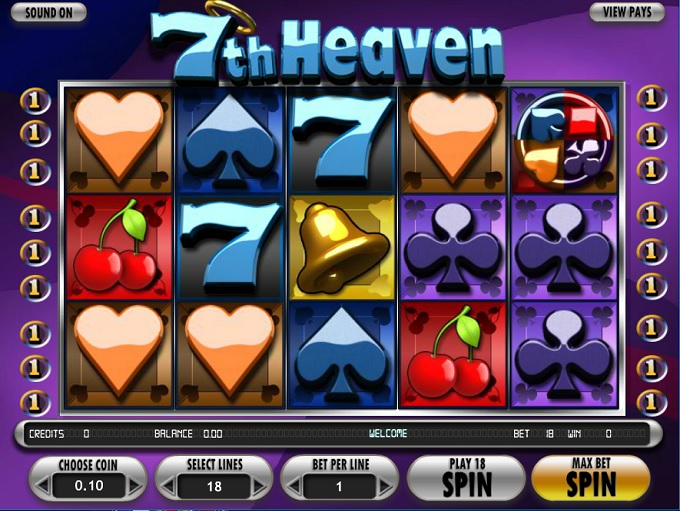Open the View Pays paytable

click(627, 13)
